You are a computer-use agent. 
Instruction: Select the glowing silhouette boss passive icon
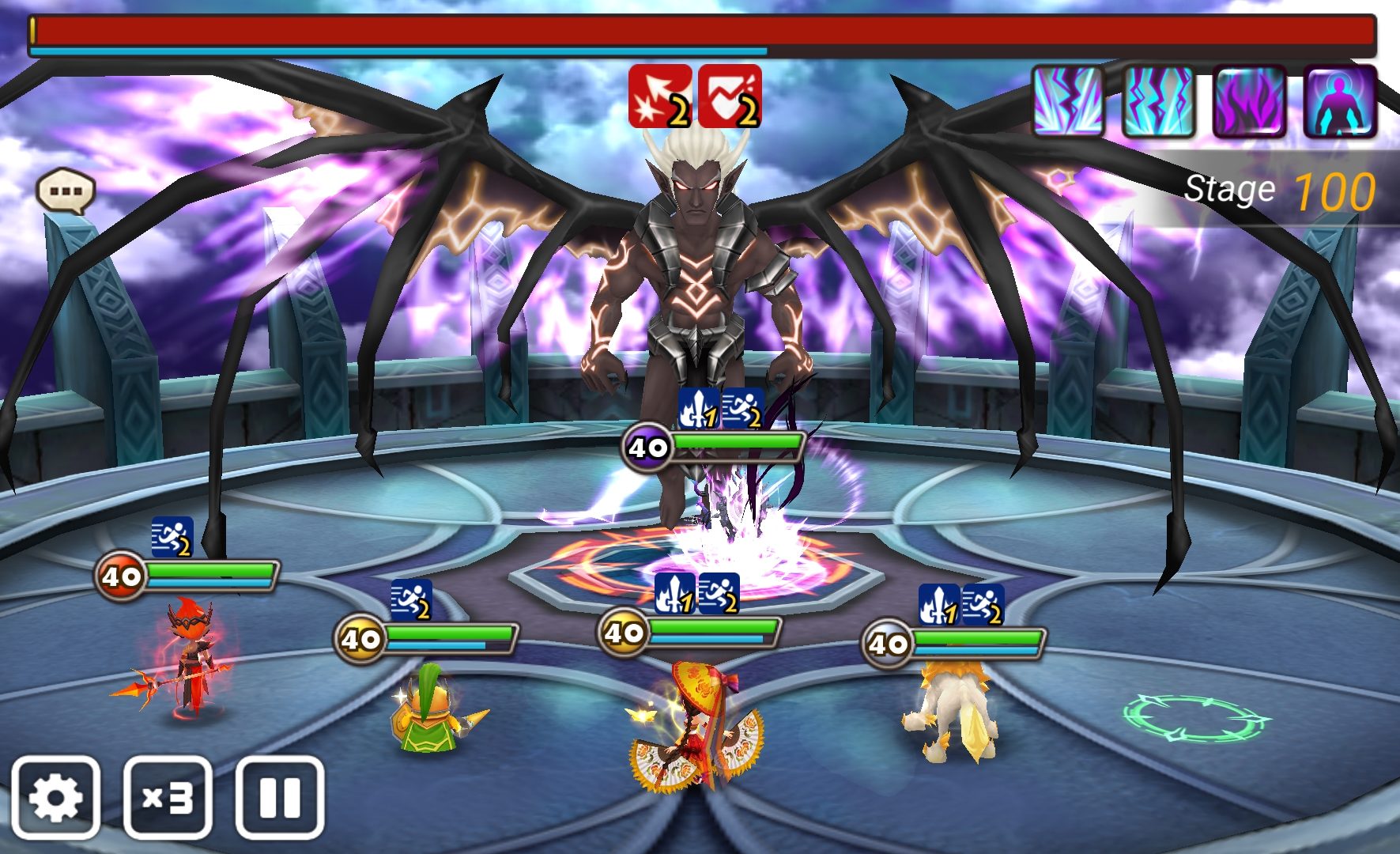(x=1340, y=102)
